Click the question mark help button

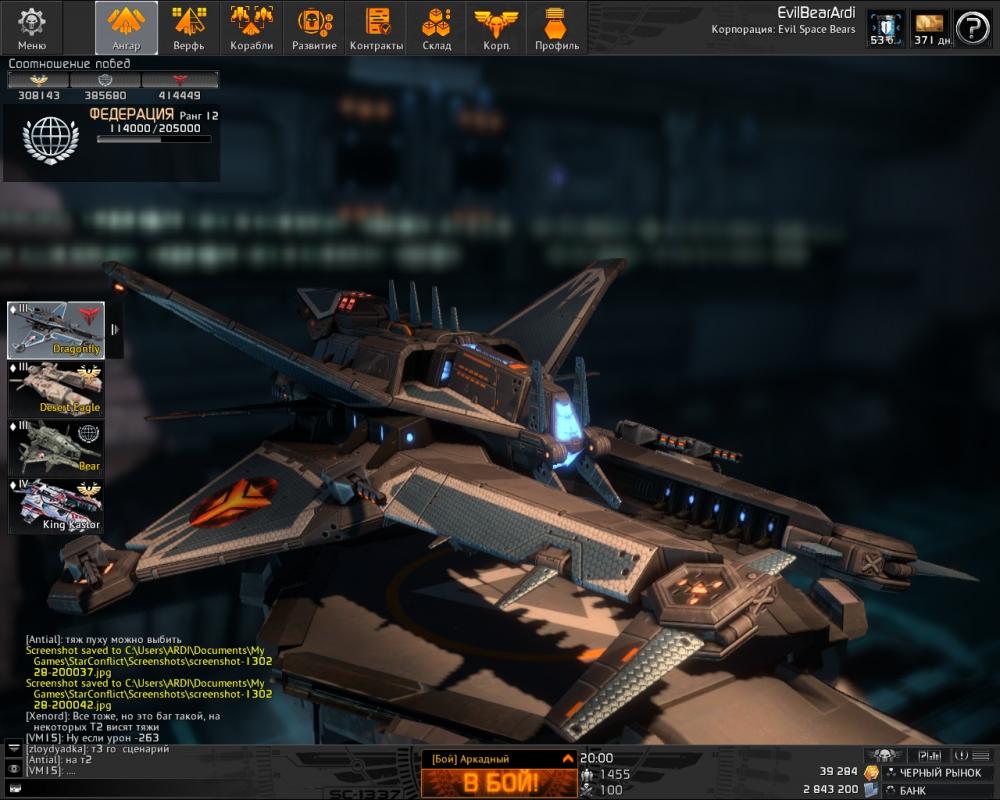[x=972, y=28]
